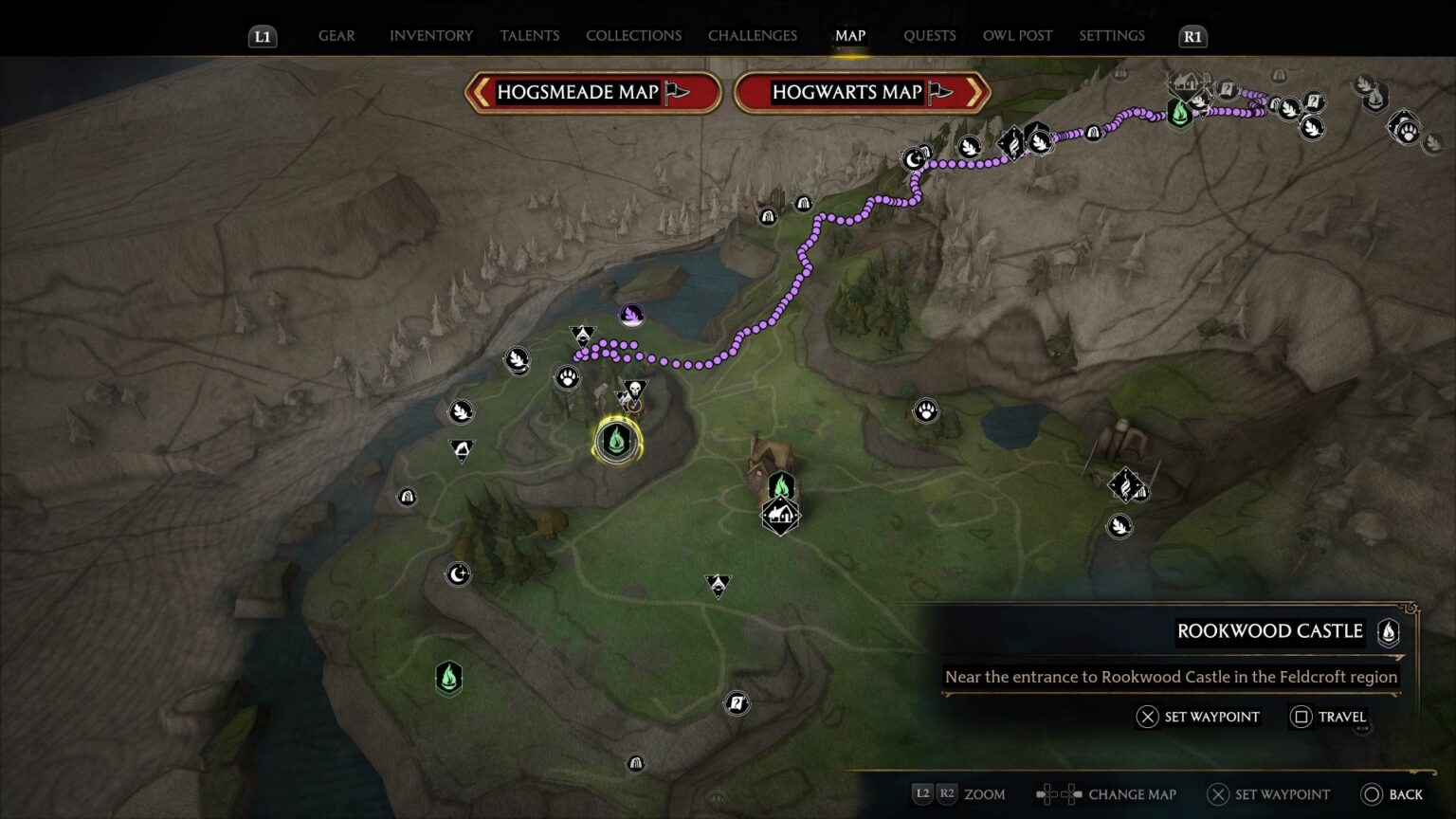The height and width of the screenshot is (819, 1456).
Task: Select the Feldcroft hamlet house marker
Action: pyautogui.click(x=780, y=515)
